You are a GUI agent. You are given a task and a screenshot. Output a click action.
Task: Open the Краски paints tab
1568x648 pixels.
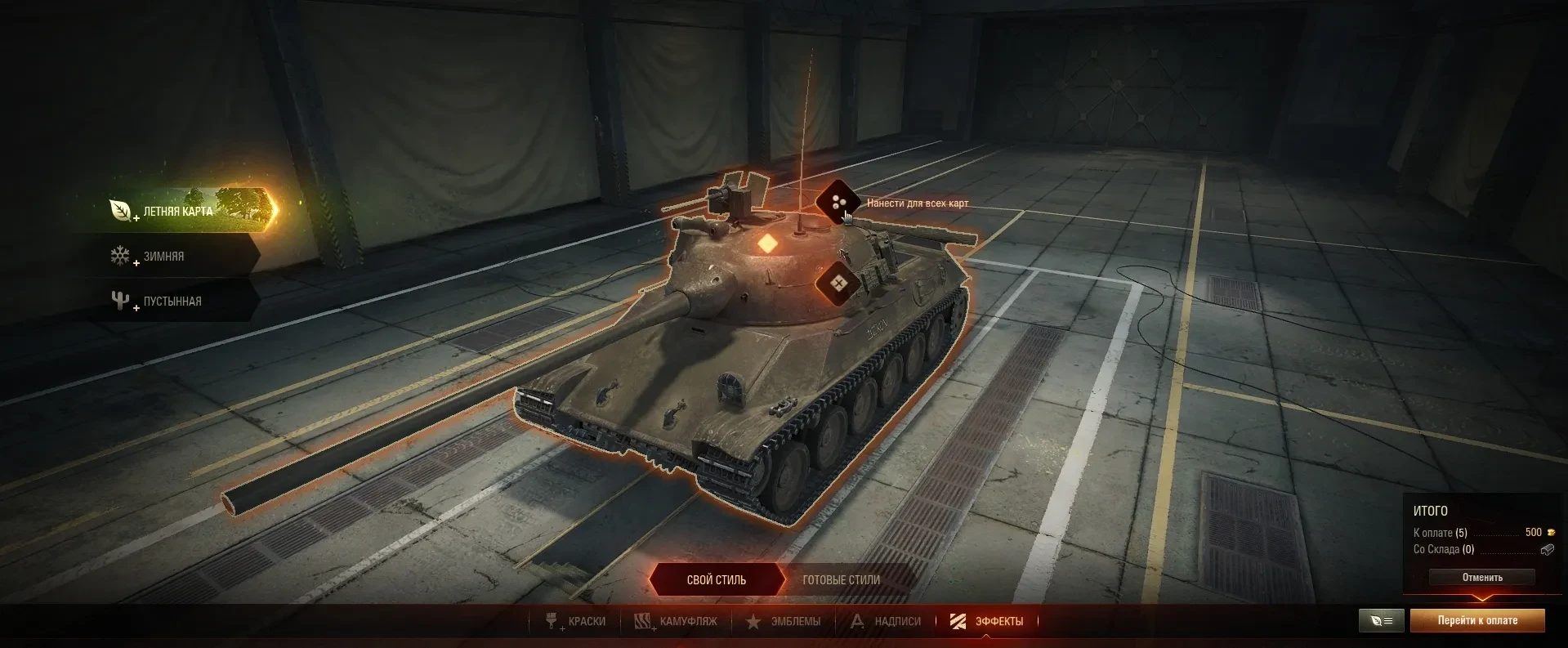tap(577, 622)
